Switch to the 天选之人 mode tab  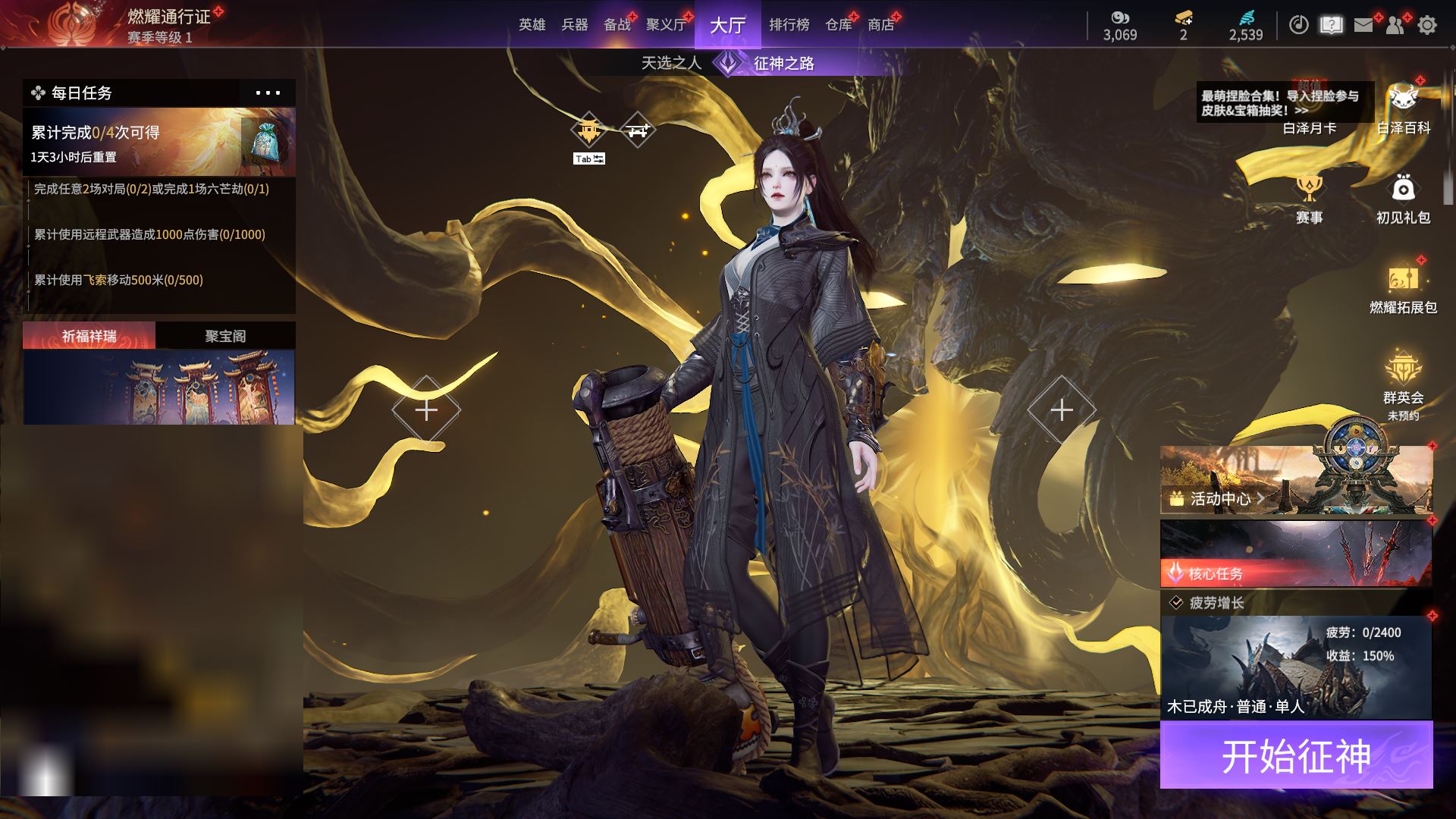[x=671, y=63]
